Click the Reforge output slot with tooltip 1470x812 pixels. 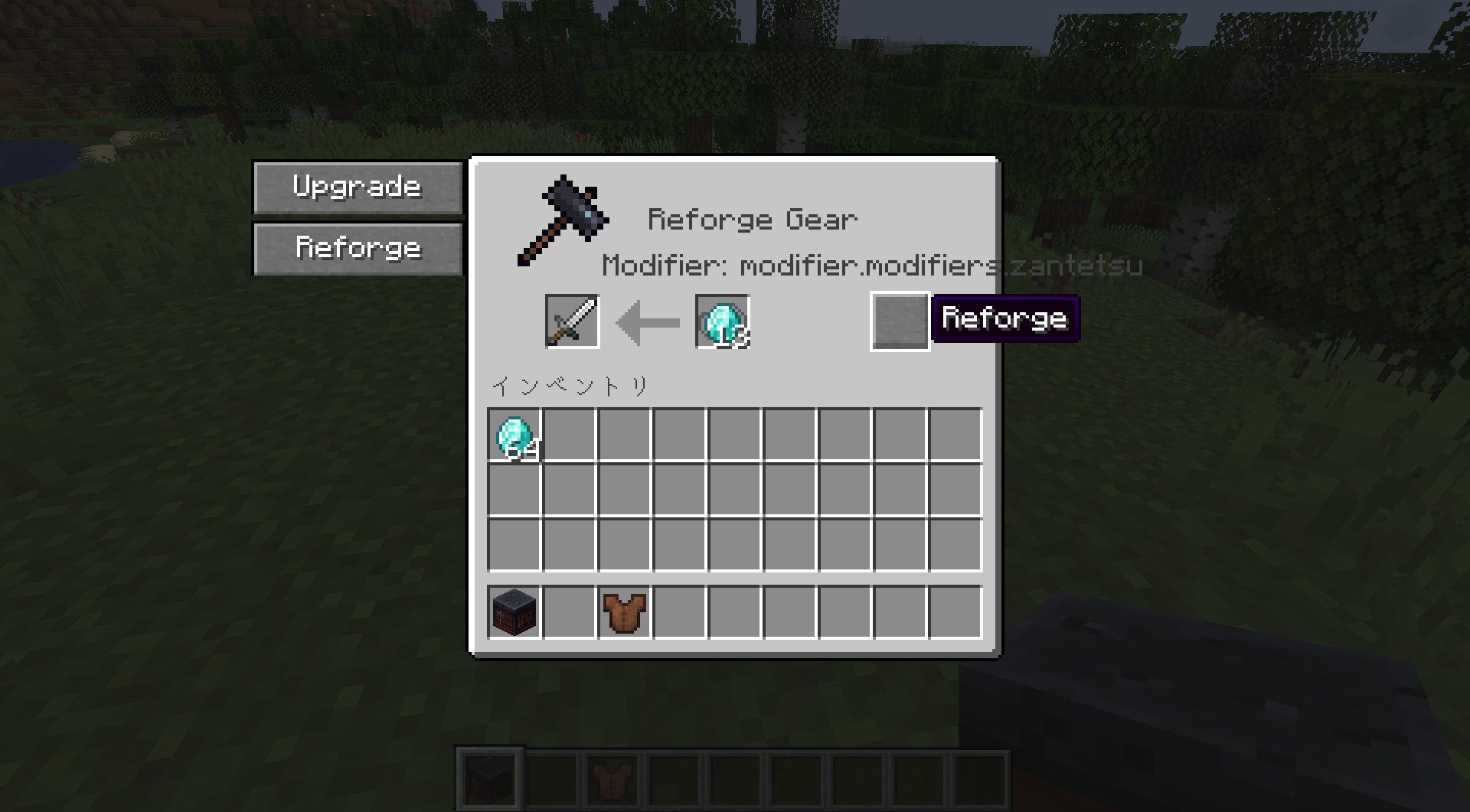[900, 320]
